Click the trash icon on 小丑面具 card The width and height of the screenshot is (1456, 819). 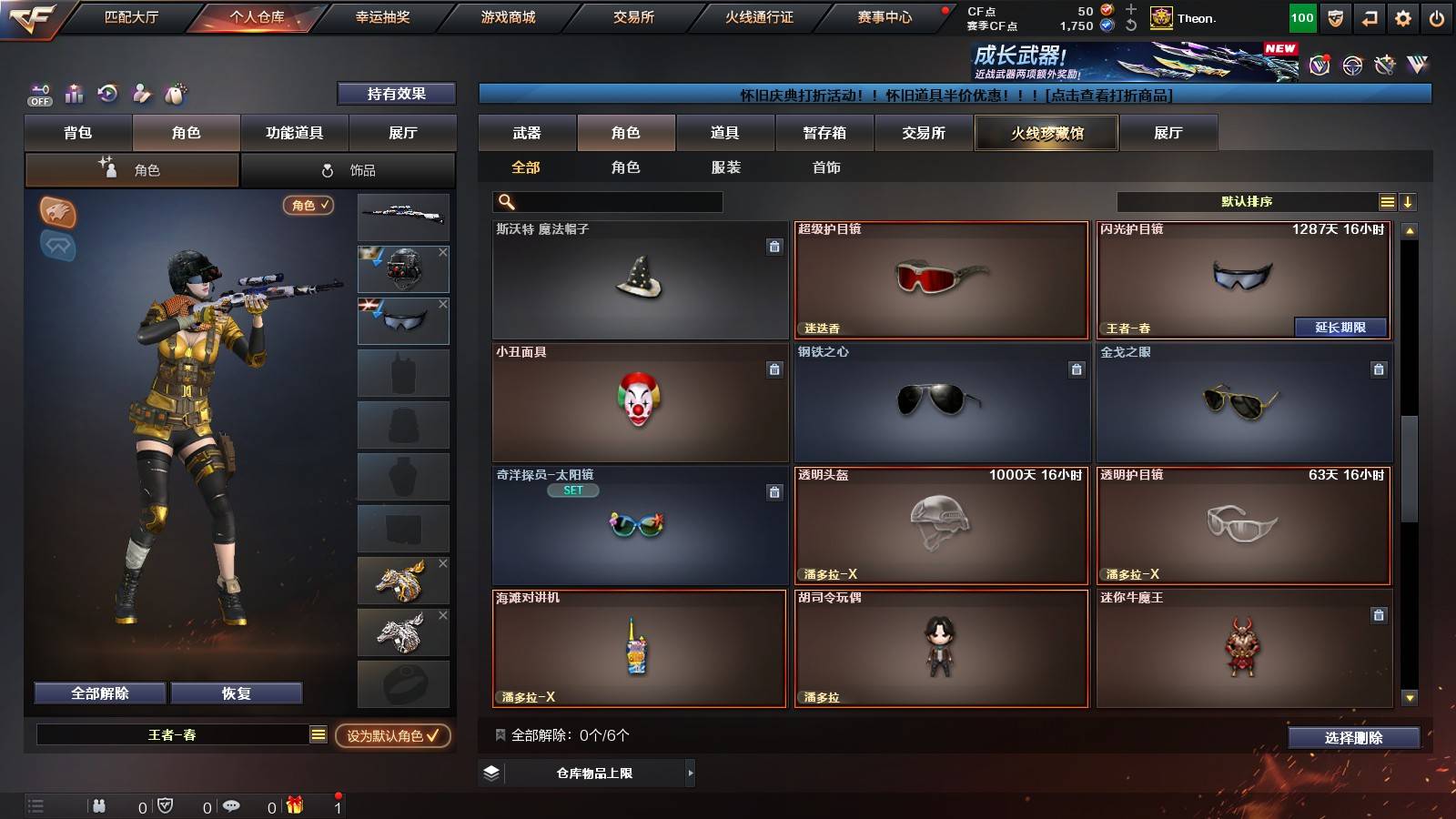tap(774, 370)
